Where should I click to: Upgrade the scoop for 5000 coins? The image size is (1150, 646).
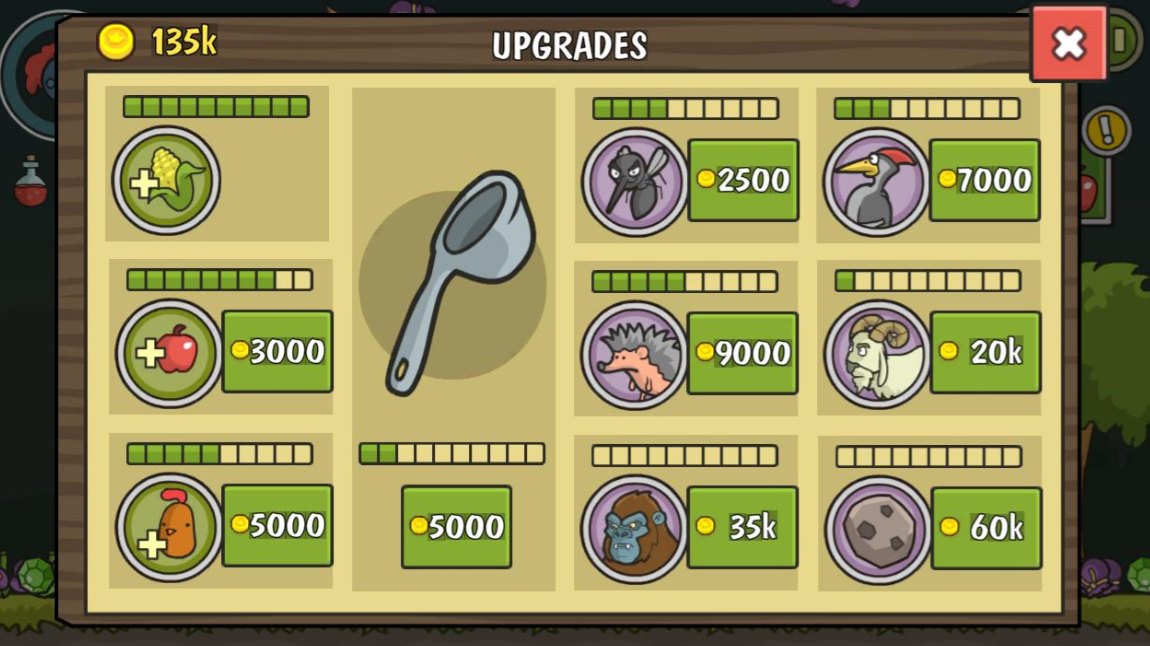(x=456, y=527)
